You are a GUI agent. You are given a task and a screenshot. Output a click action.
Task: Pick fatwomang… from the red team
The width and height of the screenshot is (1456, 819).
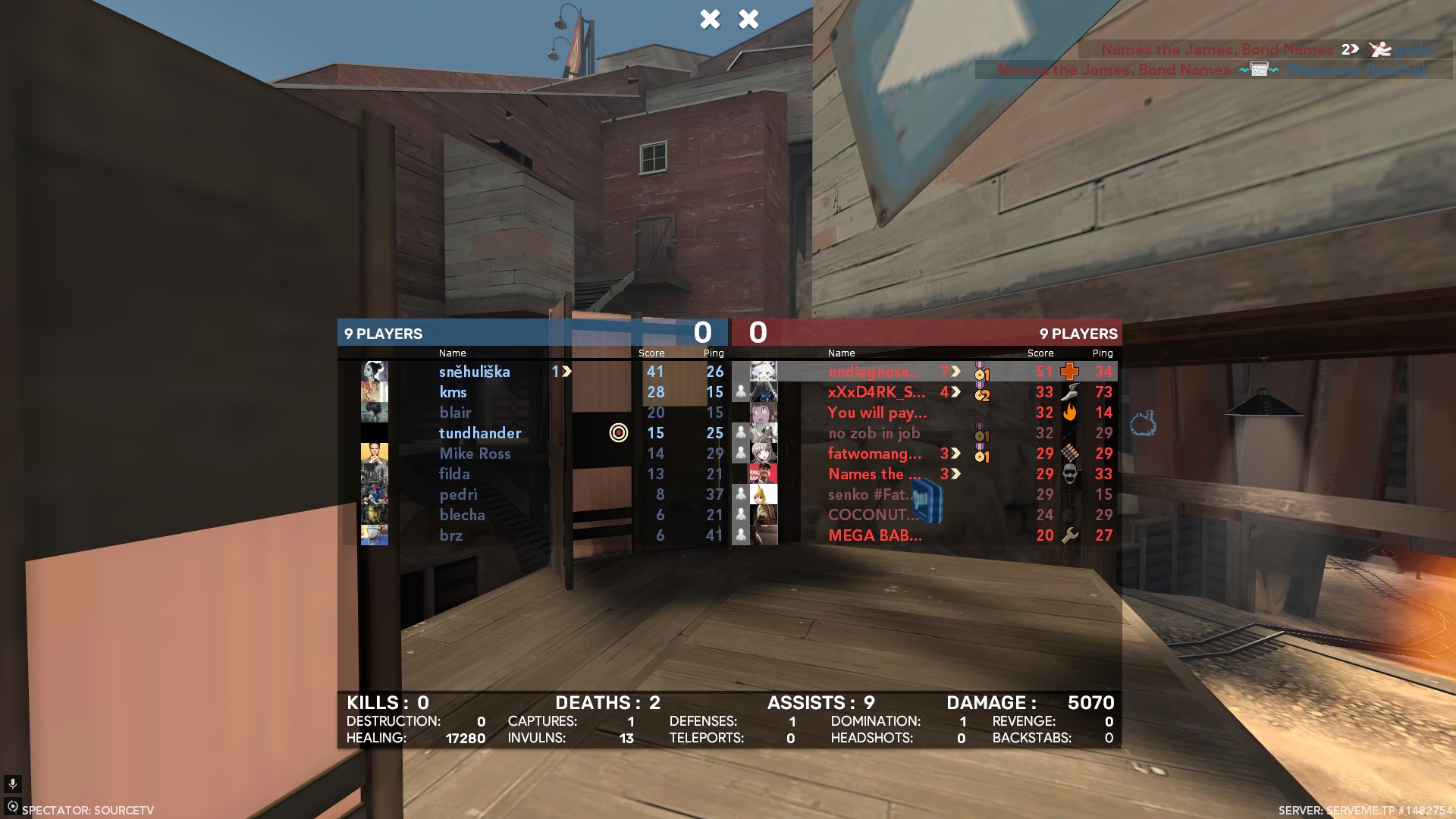point(874,453)
